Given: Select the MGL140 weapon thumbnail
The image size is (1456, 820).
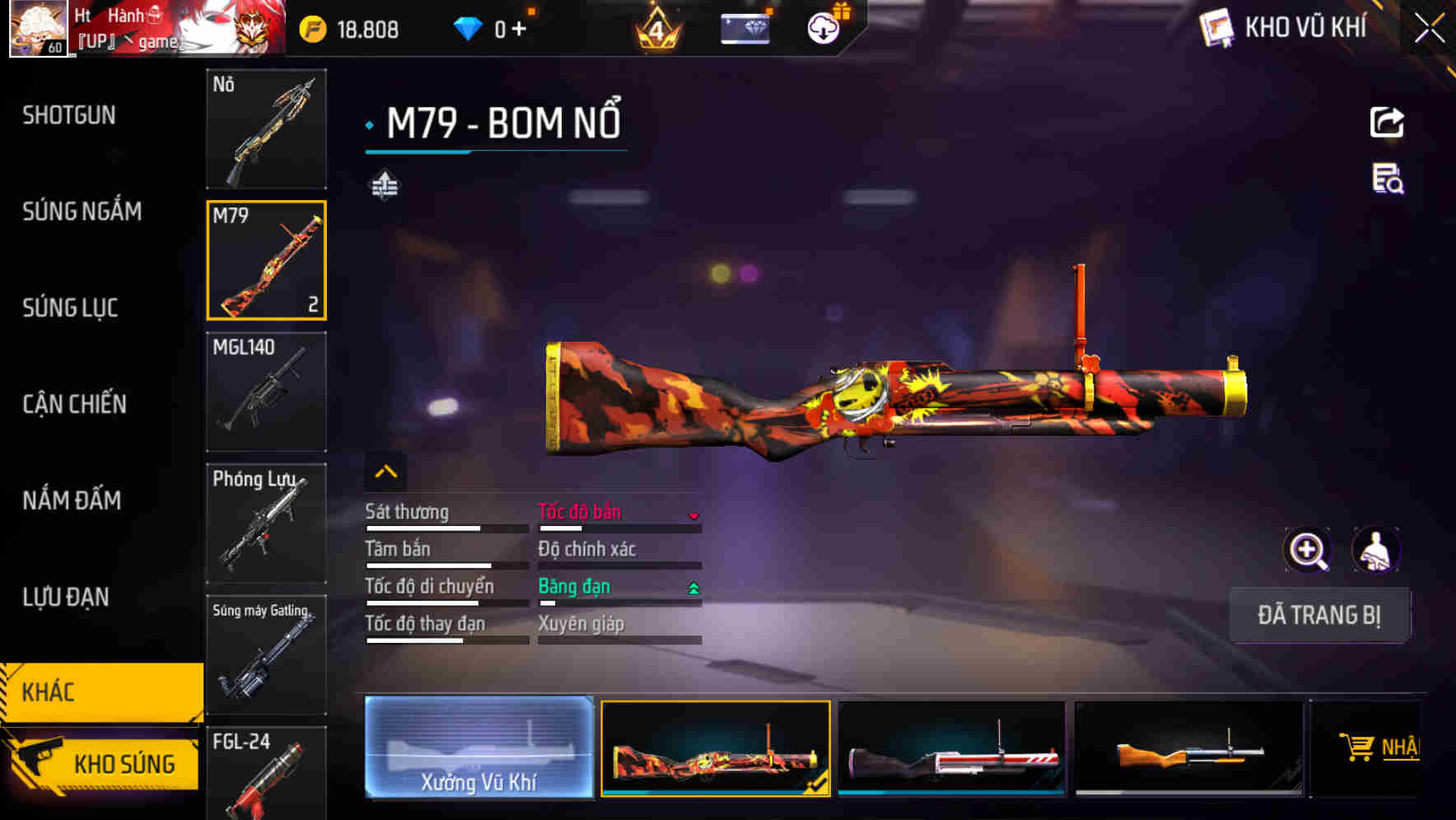Looking at the screenshot, I should coord(266,393).
